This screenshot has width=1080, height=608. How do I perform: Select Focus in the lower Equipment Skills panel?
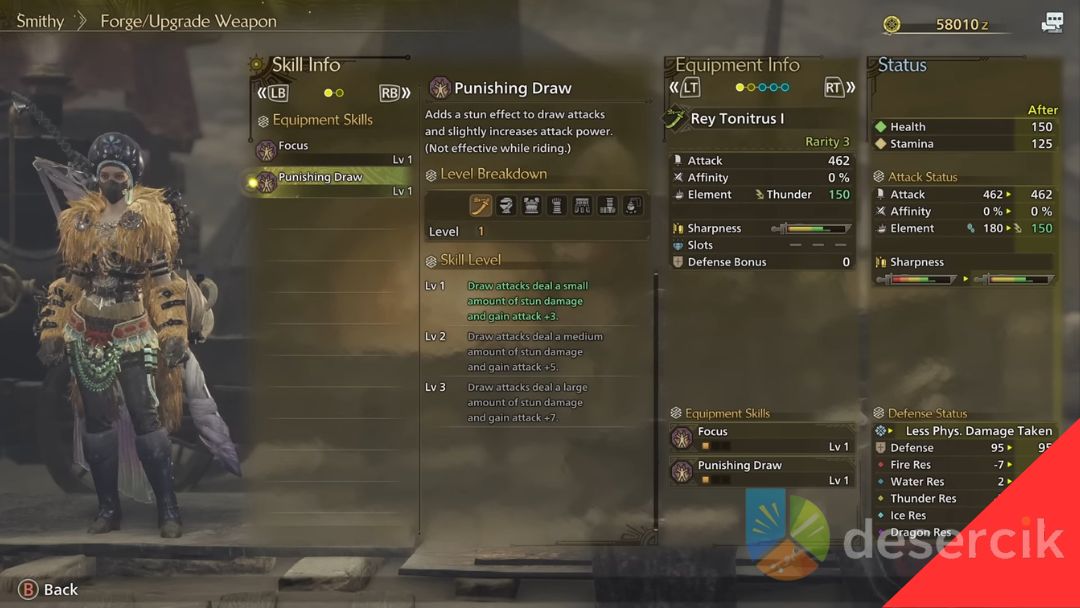(759, 438)
